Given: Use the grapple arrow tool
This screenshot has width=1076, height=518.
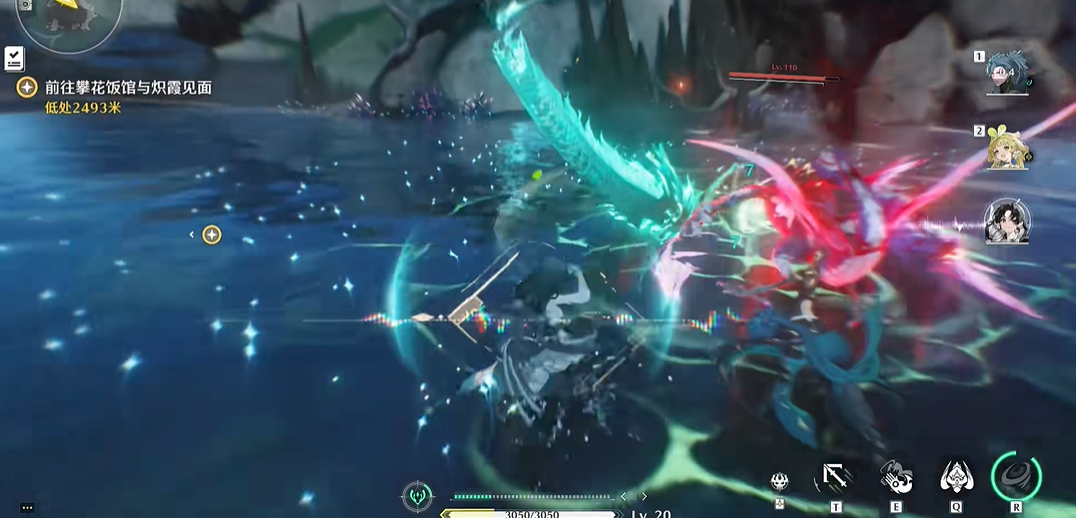Looking at the screenshot, I should (x=835, y=478).
